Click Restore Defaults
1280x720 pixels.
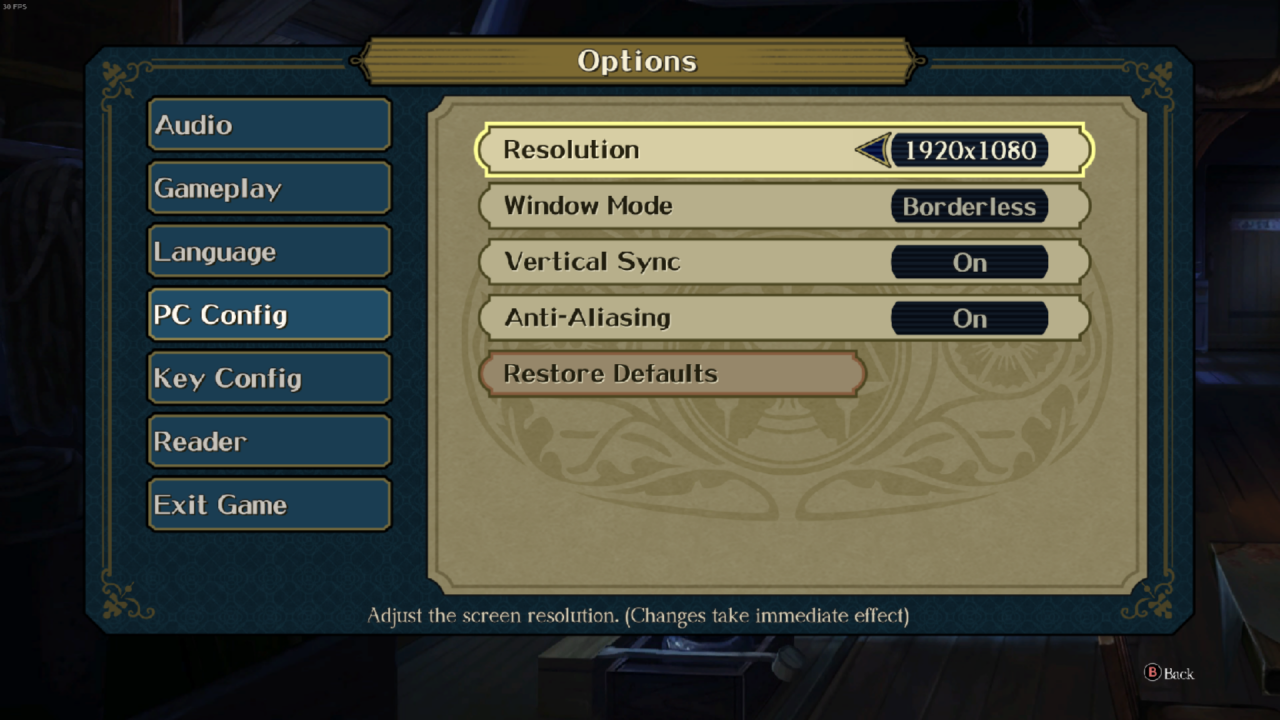pyautogui.click(x=672, y=374)
